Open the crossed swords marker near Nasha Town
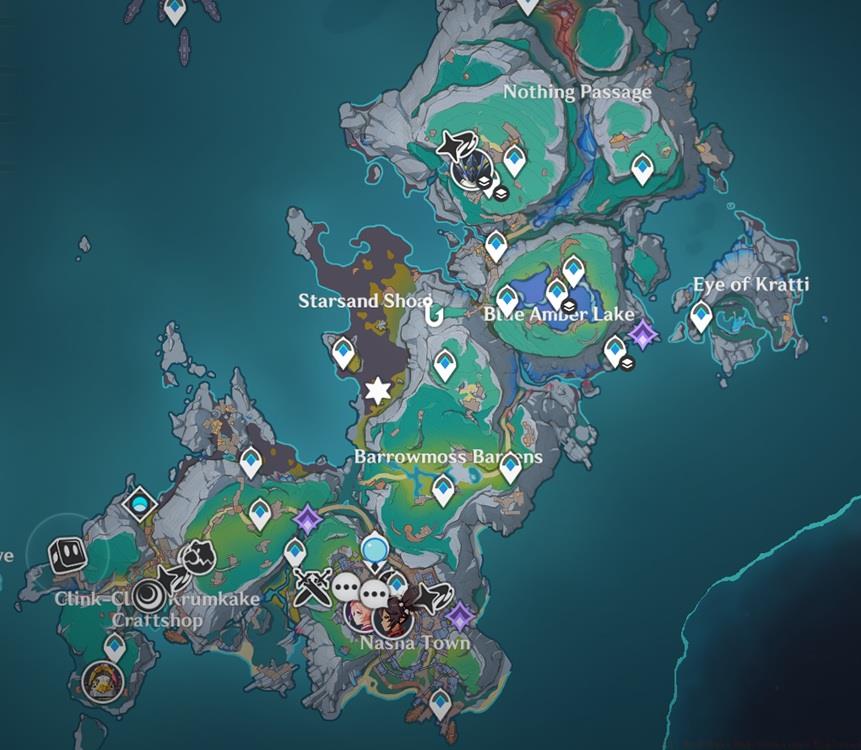Viewport: 861px width, 750px height. point(311,586)
